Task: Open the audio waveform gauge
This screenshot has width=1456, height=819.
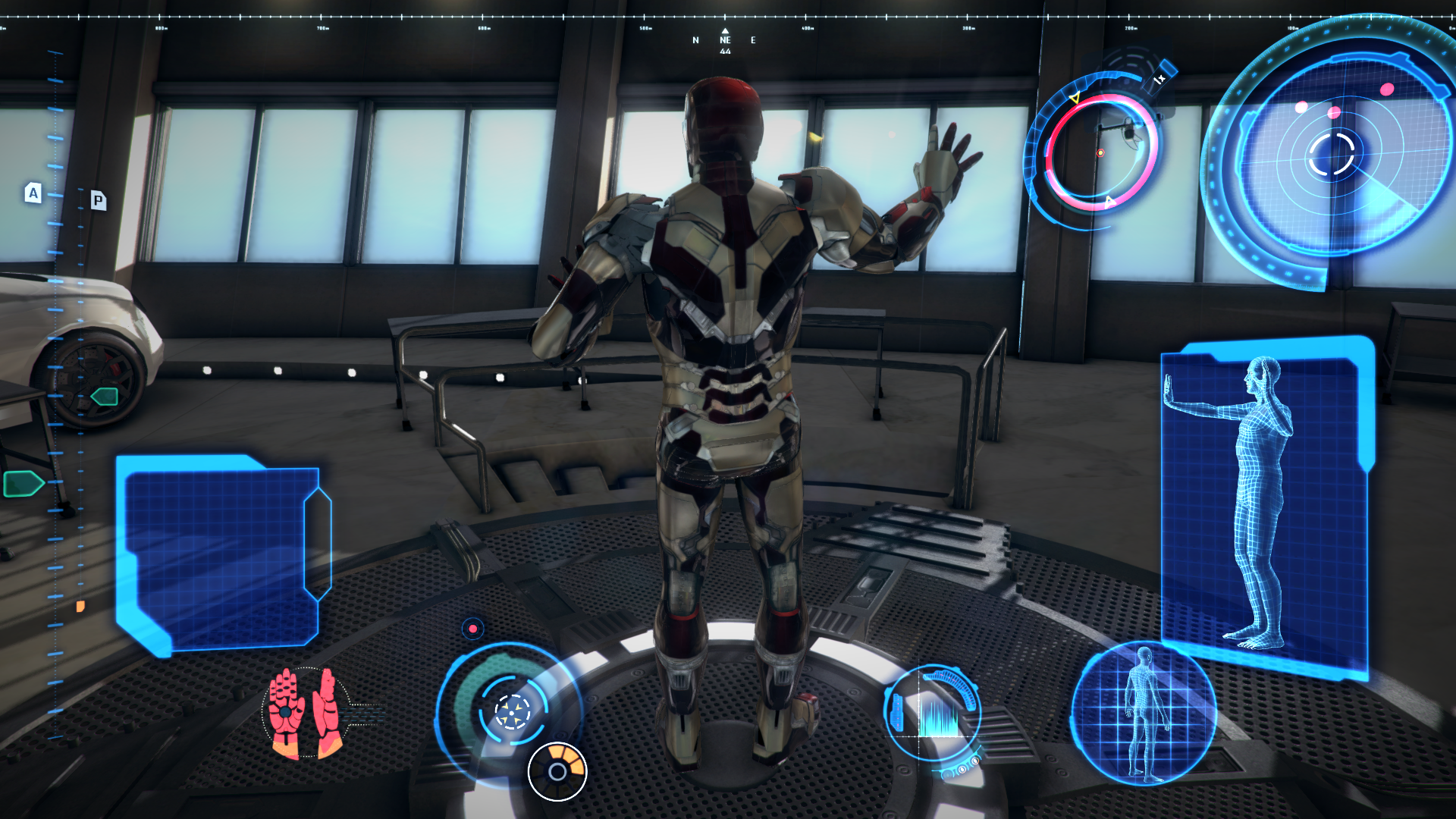Action: click(x=934, y=713)
